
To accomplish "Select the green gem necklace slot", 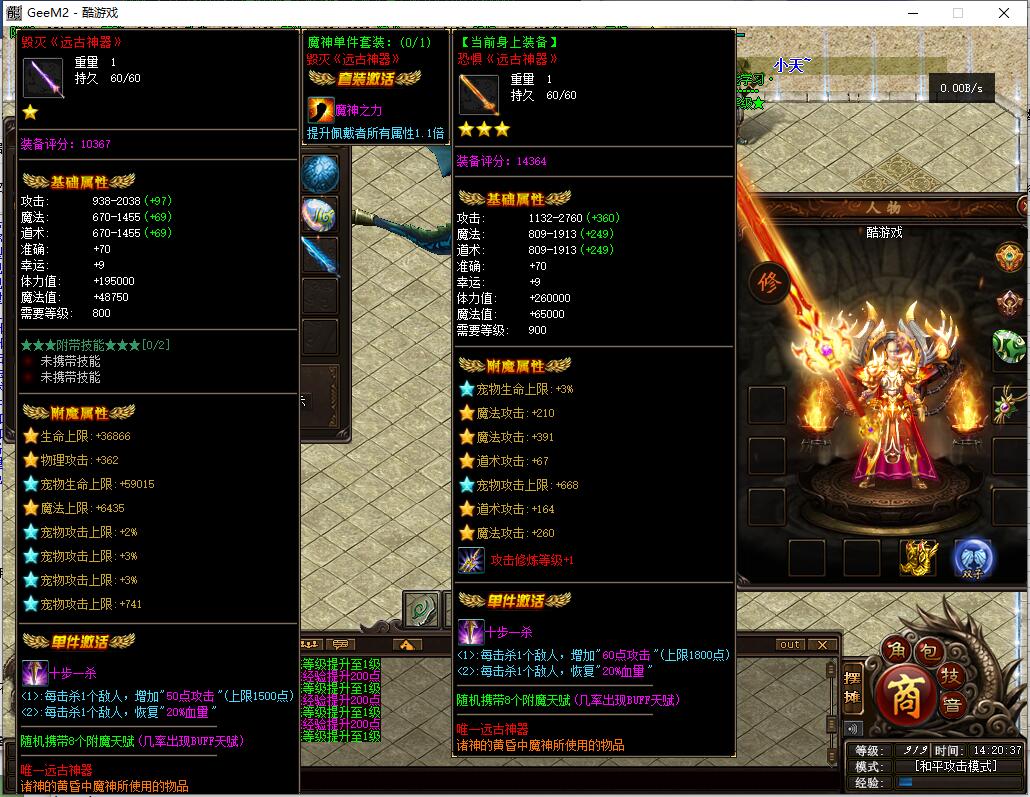I will point(1008,400).
